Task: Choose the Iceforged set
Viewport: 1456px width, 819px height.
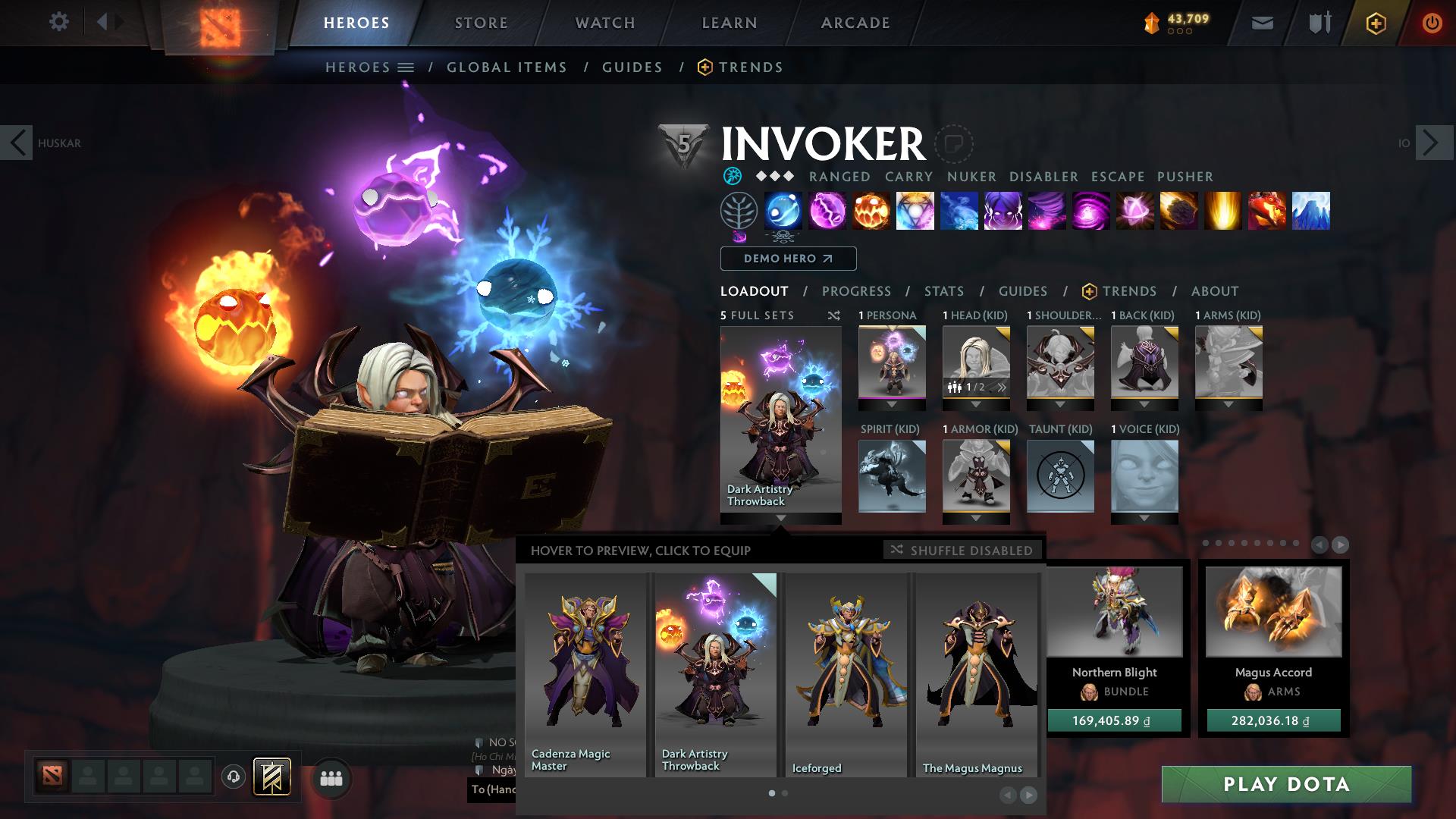Action: click(x=846, y=675)
